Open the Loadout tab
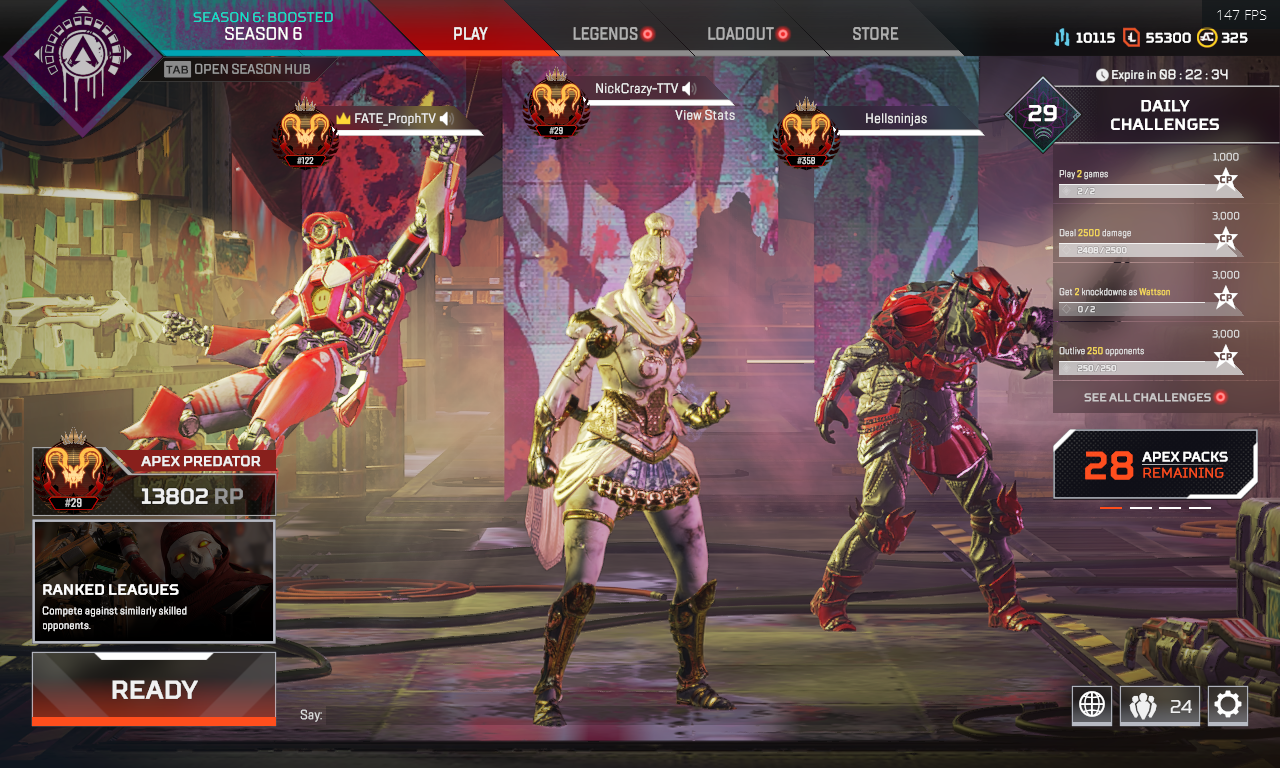Image resolution: width=1280 pixels, height=768 pixels. pyautogui.click(x=740, y=34)
